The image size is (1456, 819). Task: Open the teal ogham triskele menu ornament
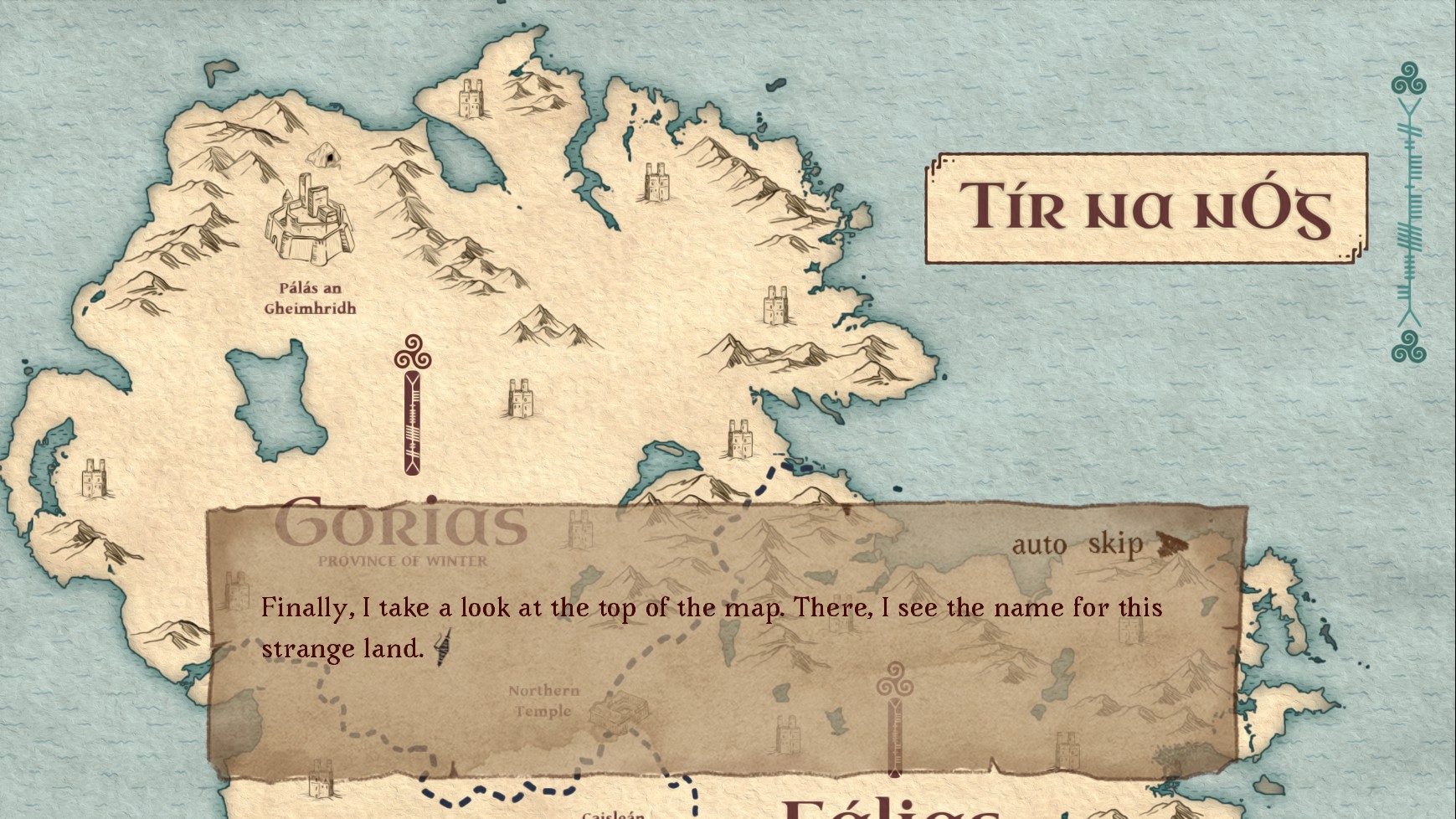coord(1409,212)
